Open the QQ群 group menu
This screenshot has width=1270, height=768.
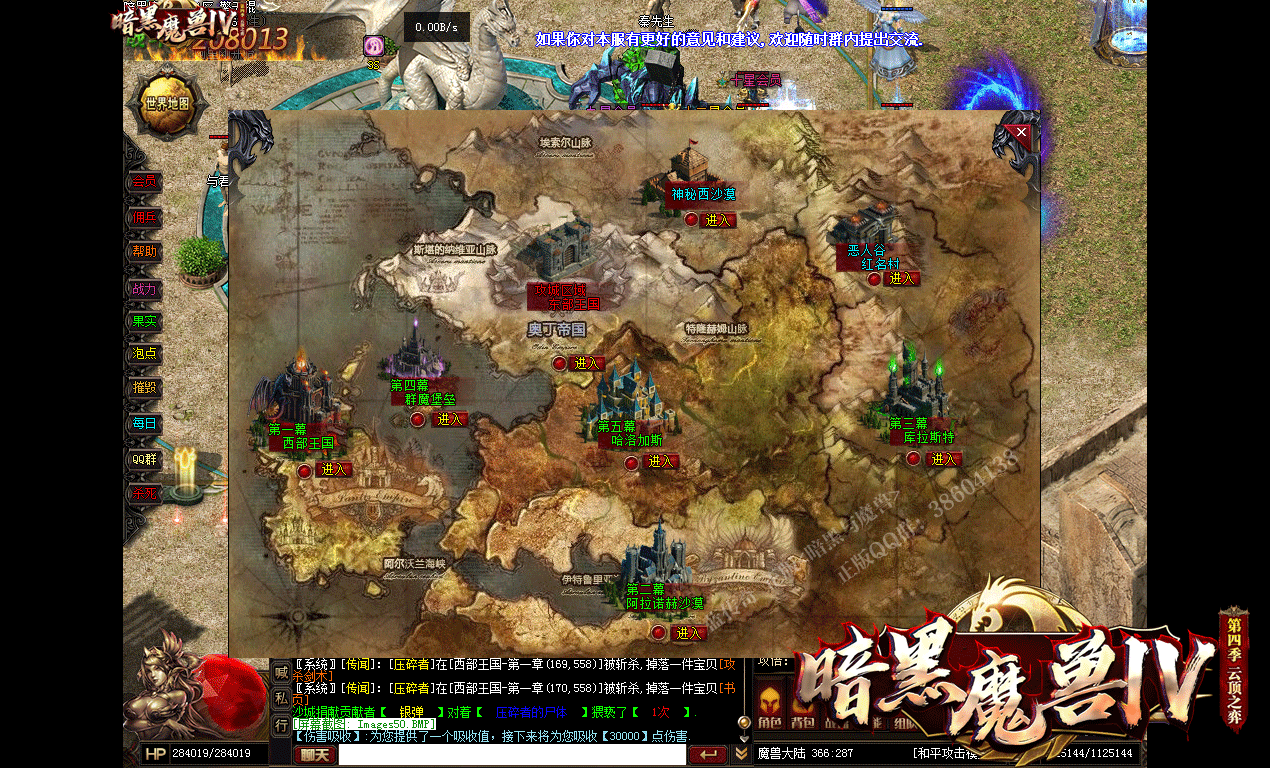(144, 459)
